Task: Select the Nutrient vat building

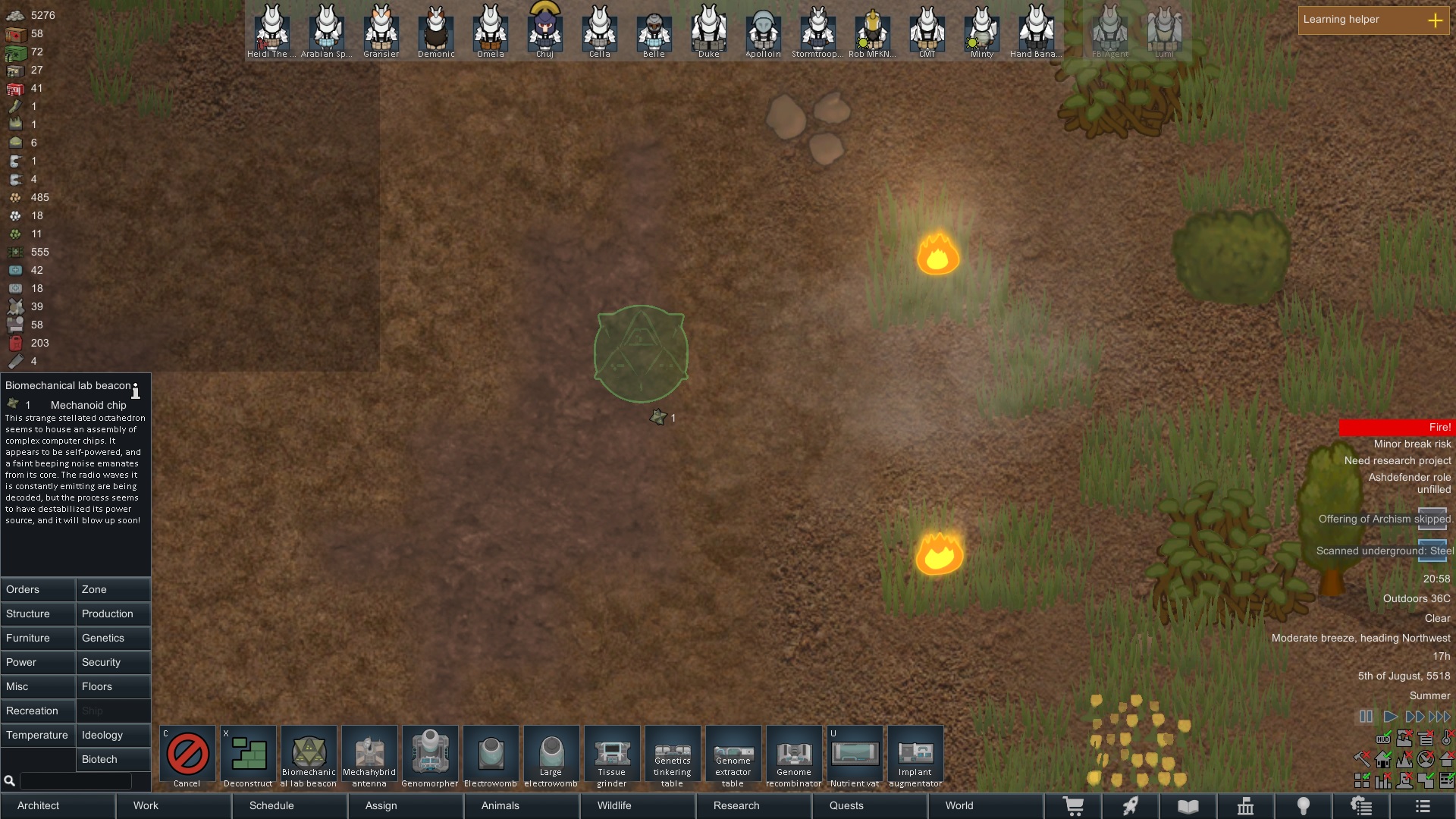Action: (855, 755)
